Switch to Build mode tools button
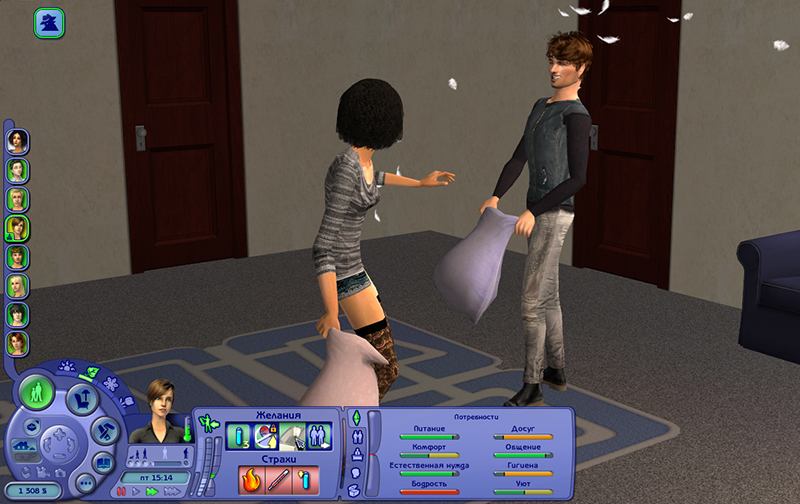800x504 pixels. click(x=102, y=430)
